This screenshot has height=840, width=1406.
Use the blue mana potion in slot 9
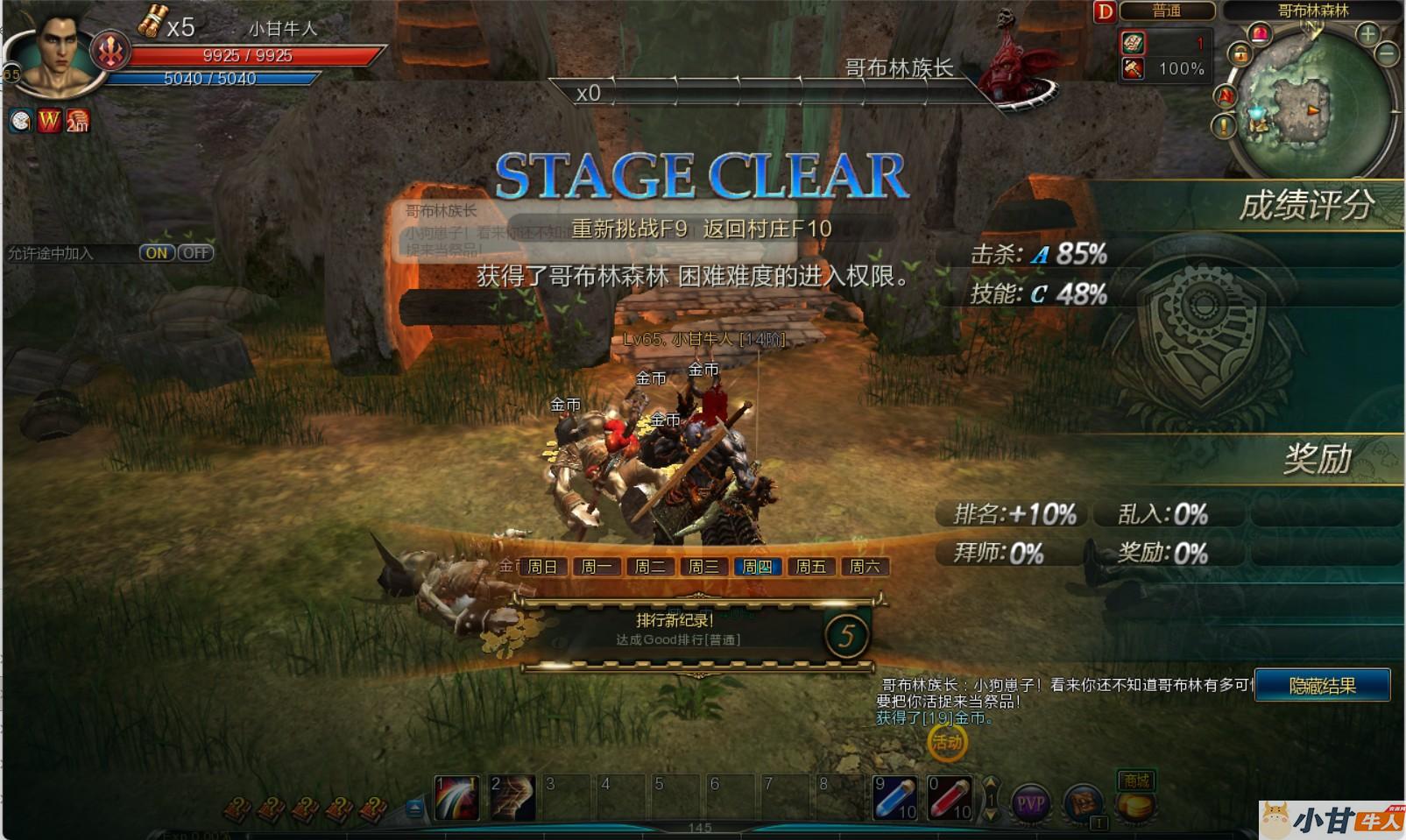tap(895, 798)
